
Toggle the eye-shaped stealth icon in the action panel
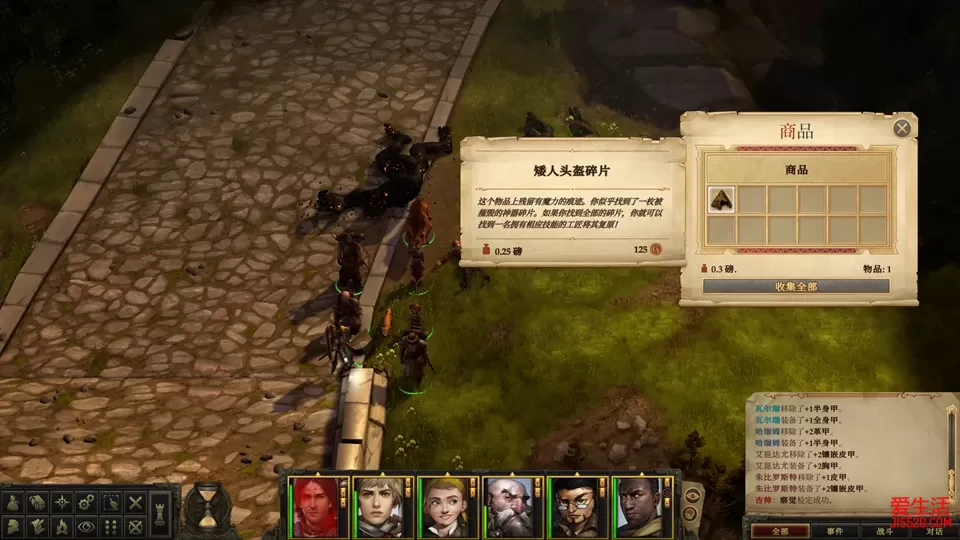[87, 525]
